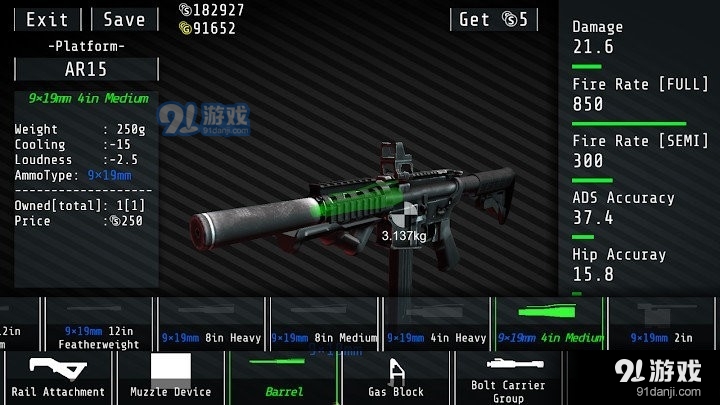Open the Muzzle Device category
Image resolution: width=720 pixels, height=405 pixels.
(171, 378)
